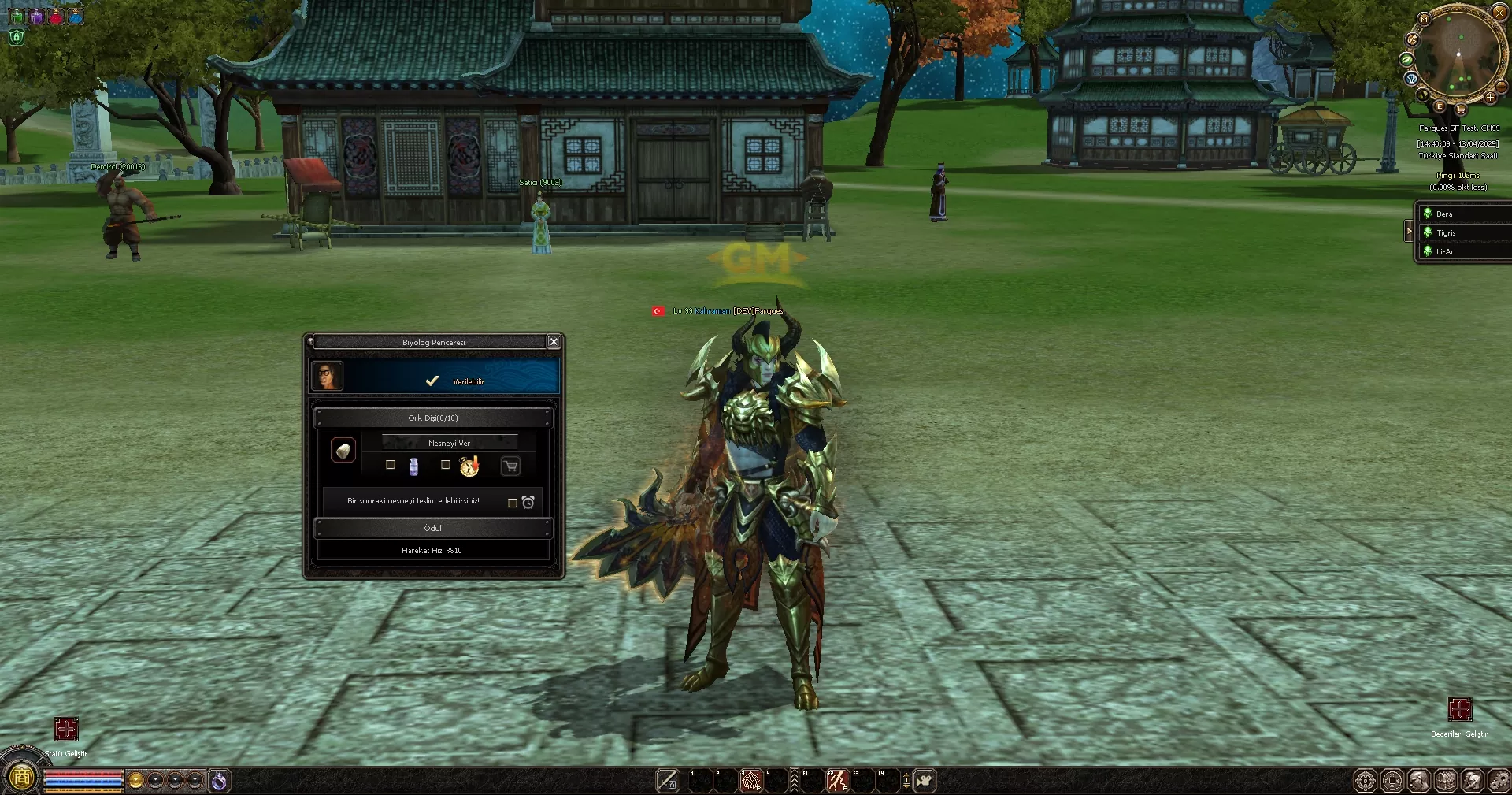Screen dimensions: 1512x795
Task: Tick the checkbox beside the gold stopwatch
Action: tap(446, 466)
